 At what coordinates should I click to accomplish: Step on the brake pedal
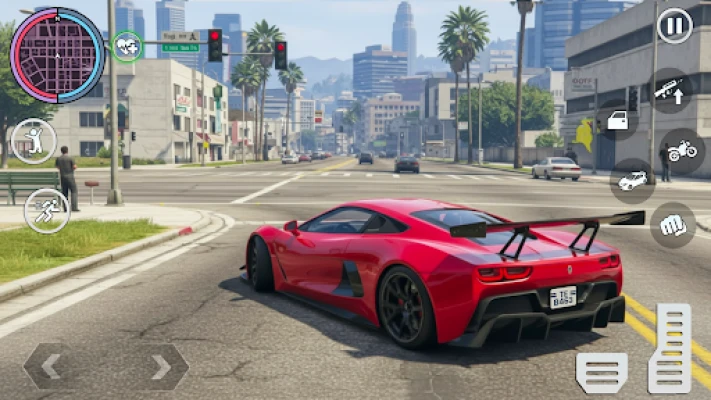(x=602, y=372)
